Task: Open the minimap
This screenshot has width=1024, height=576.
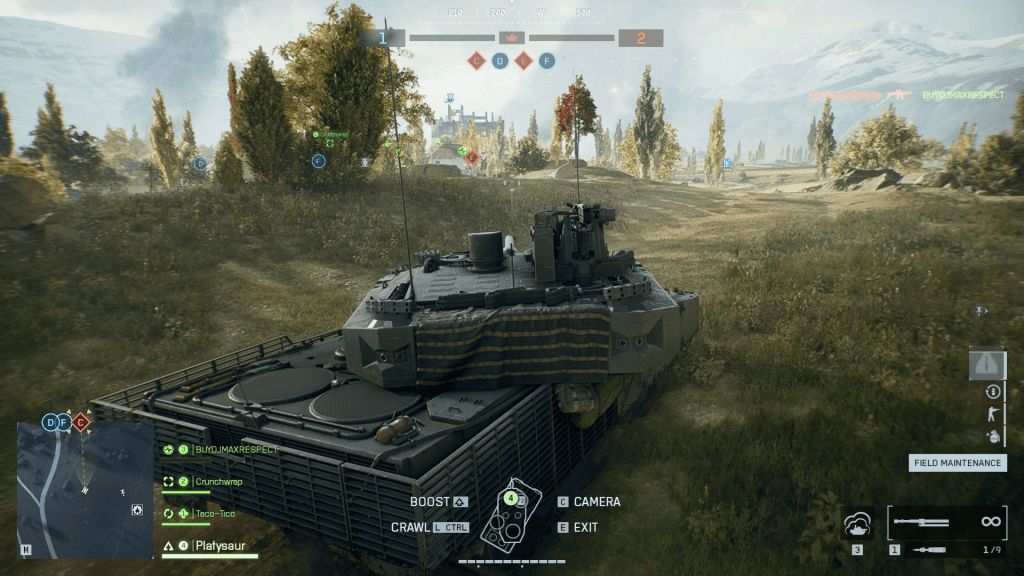Action: click(x=85, y=489)
